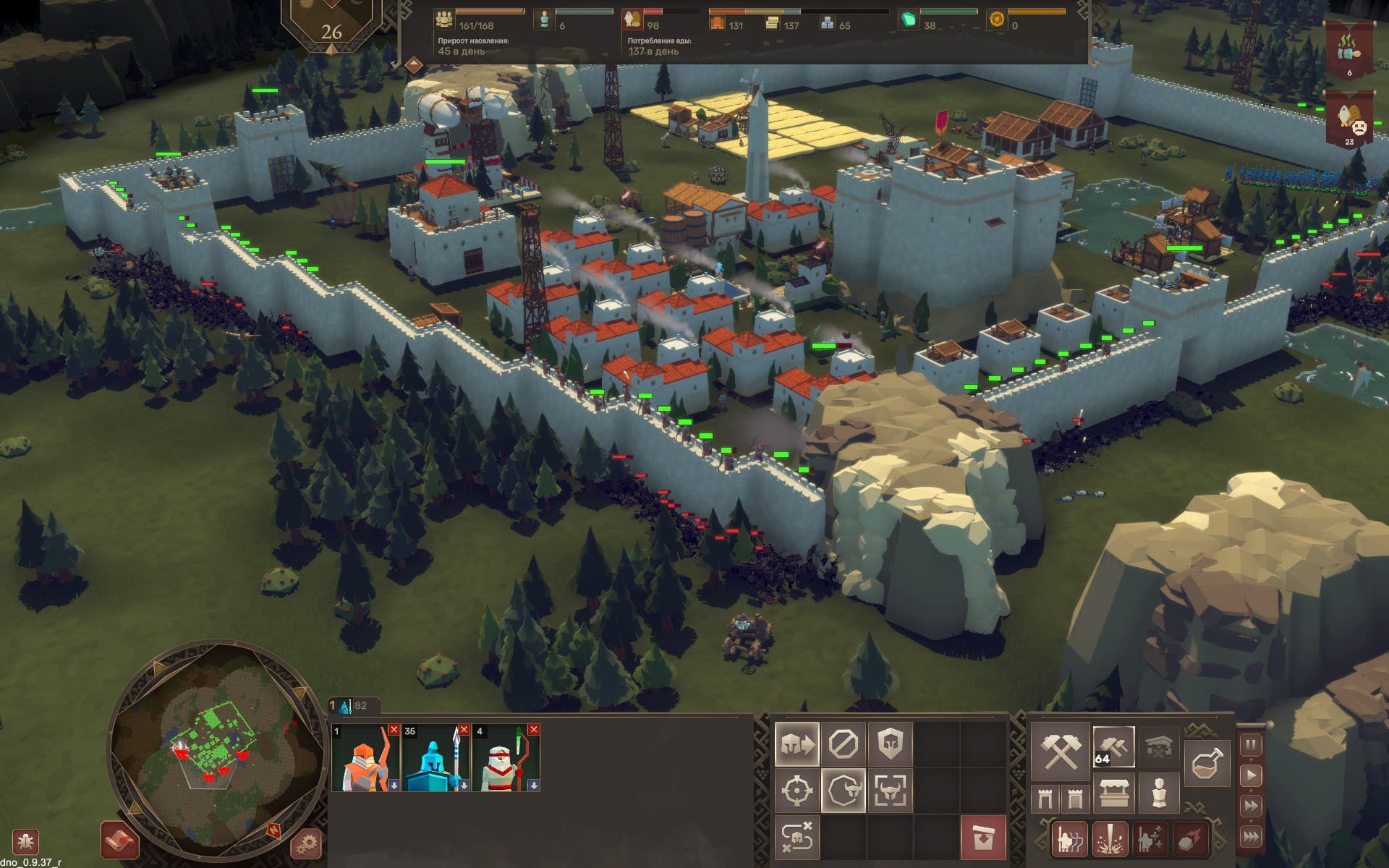
Task: Report a bug with the beetle button
Action: pyautogui.click(x=26, y=842)
